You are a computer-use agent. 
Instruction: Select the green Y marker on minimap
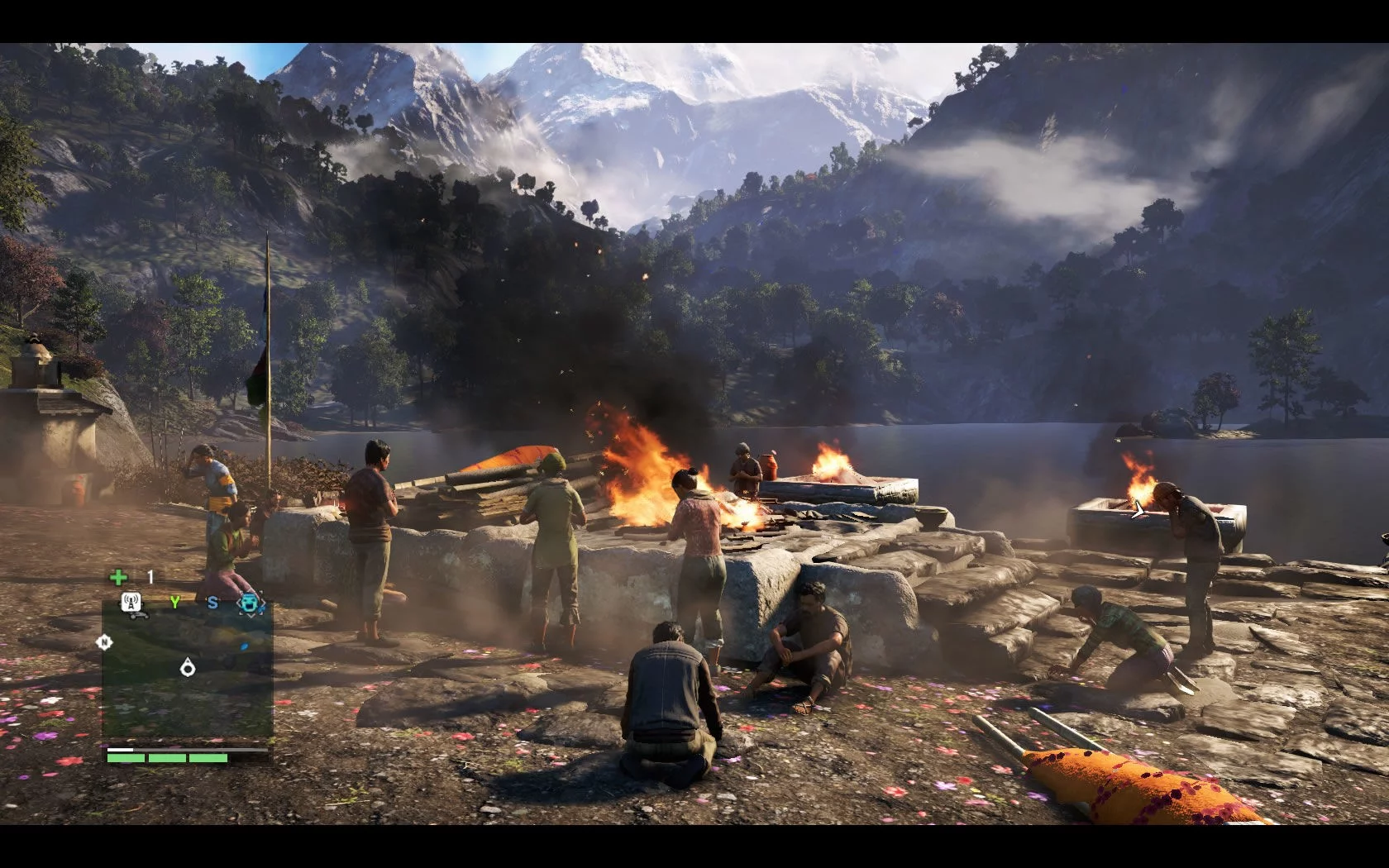[174, 603]
